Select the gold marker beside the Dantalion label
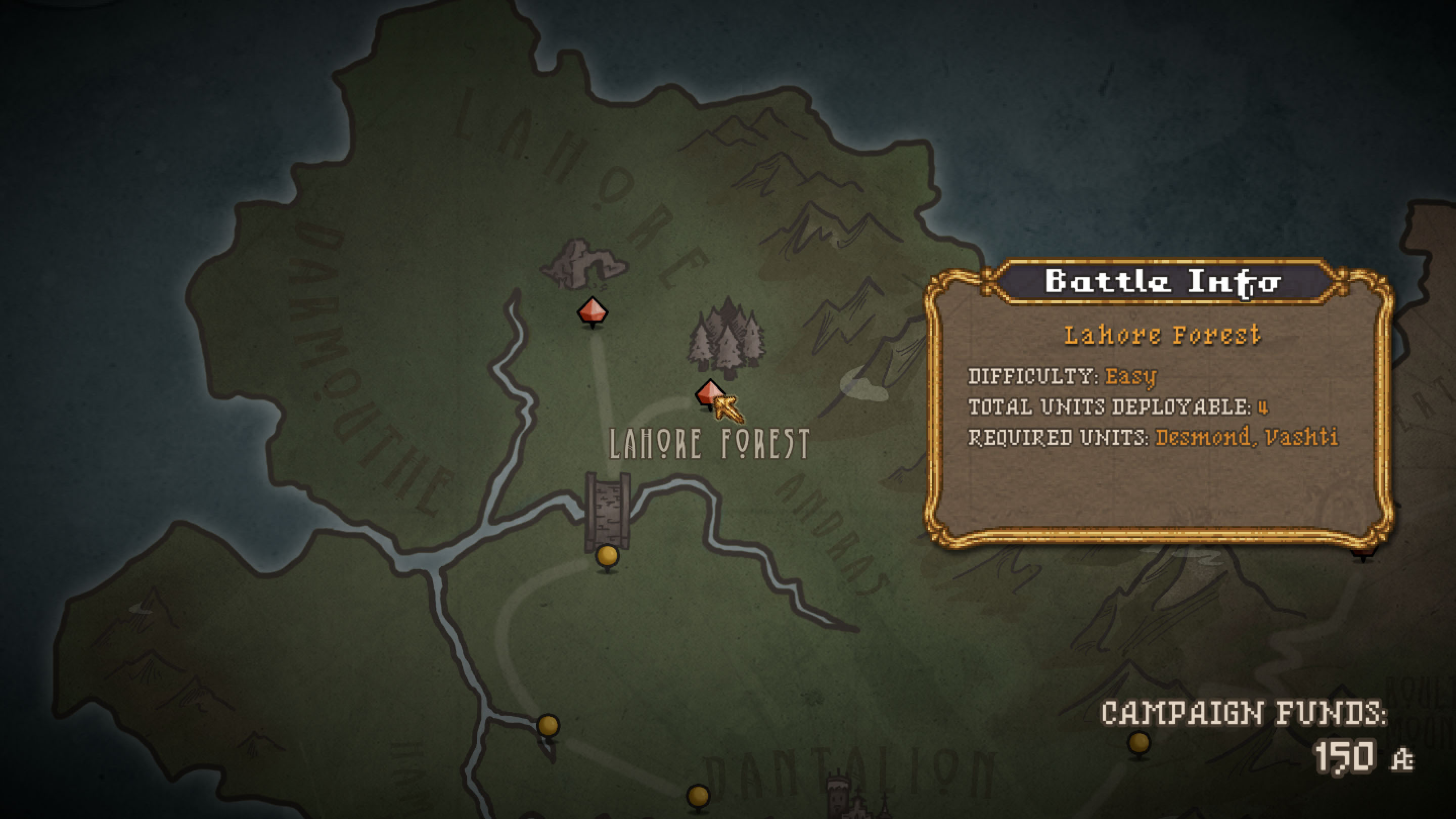 point(698,796)
